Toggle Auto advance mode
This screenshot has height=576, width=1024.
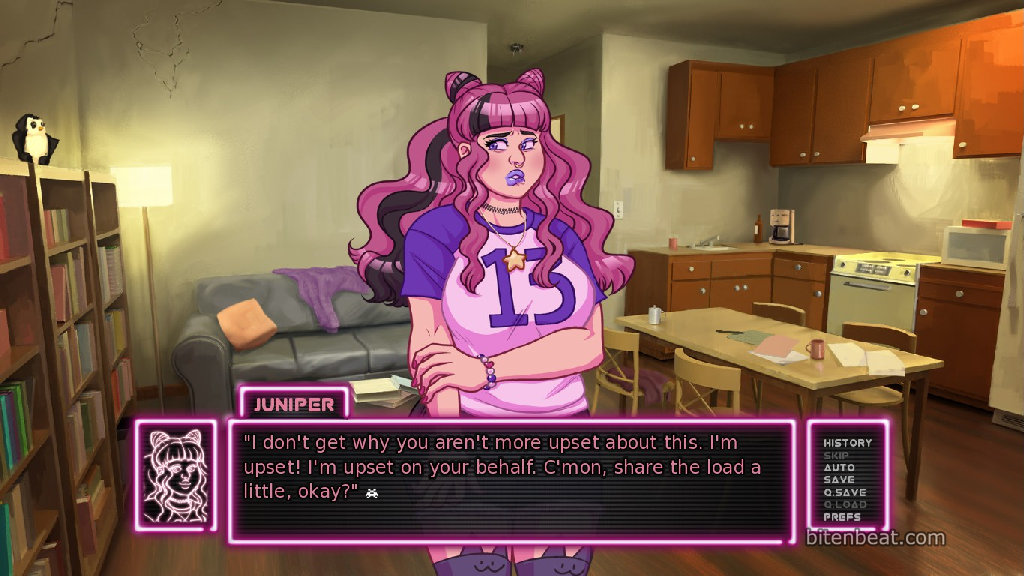(839, 467)
